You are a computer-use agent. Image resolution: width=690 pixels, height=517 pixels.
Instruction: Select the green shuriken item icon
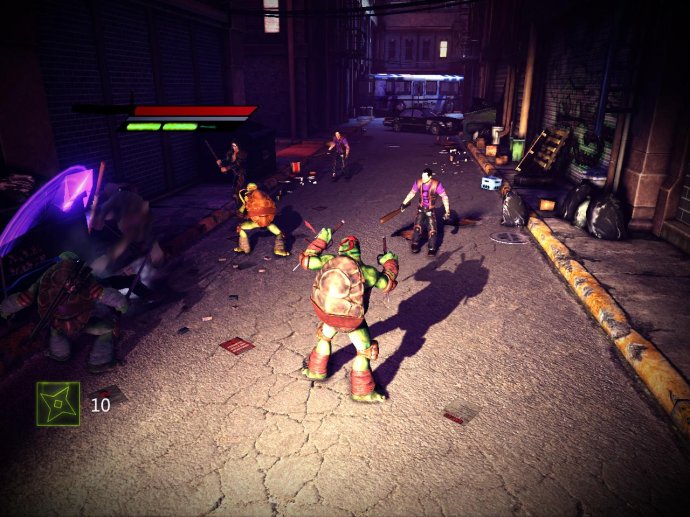(58, 403)
